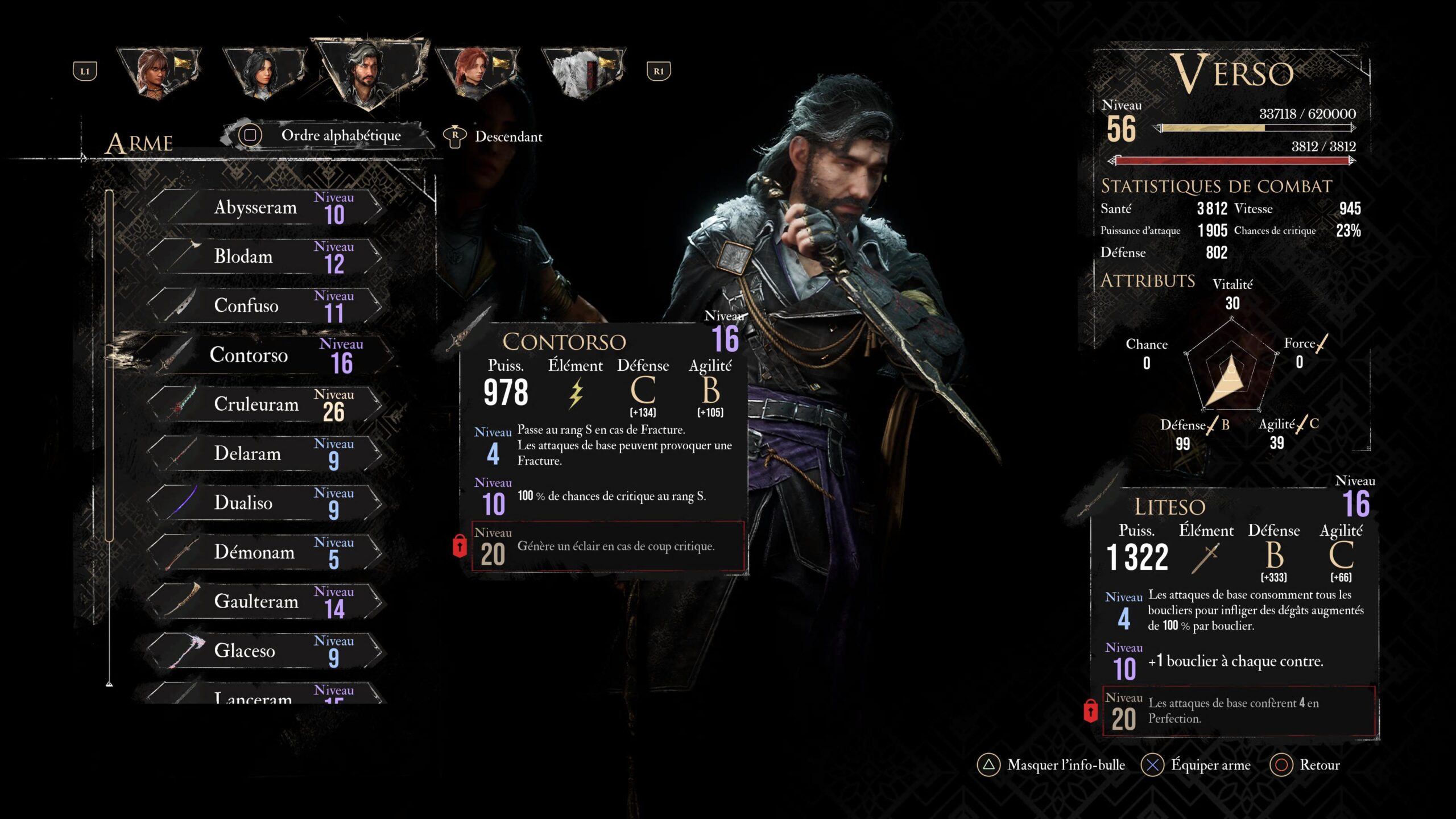Hide tooltip via Masquer l'info-bulle

click(1051, 765)
